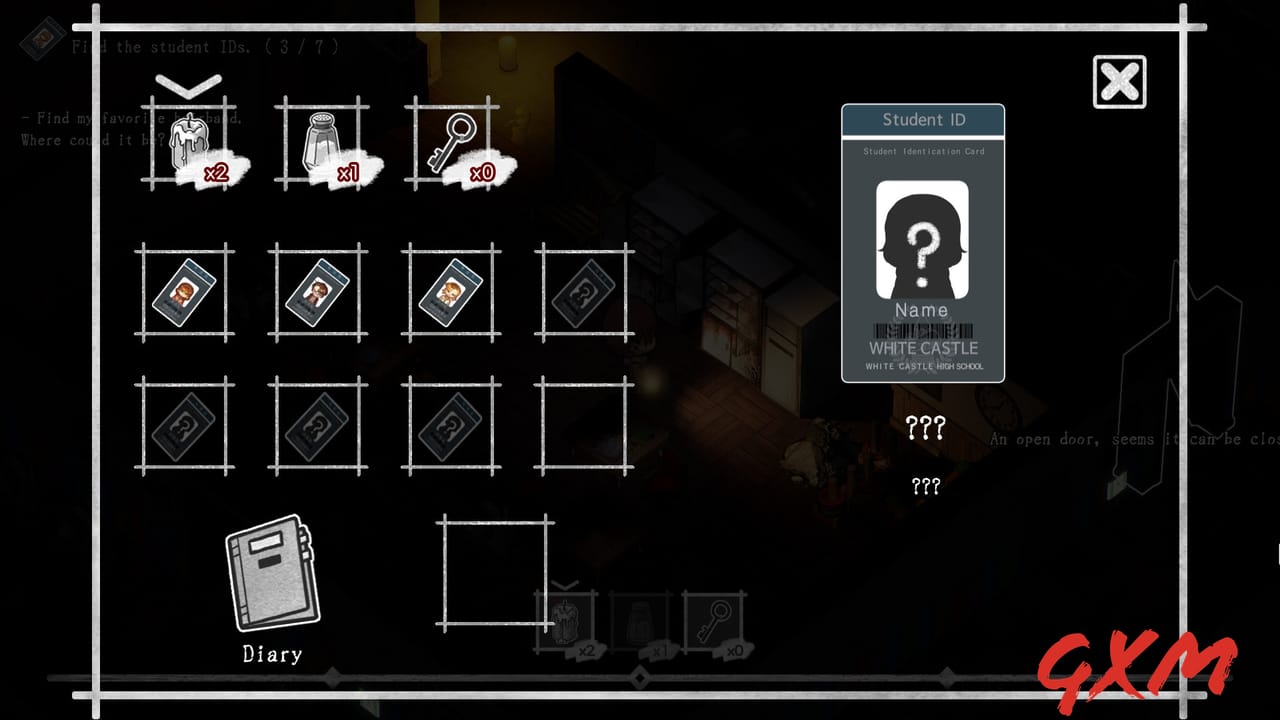Select the third collected student ID card
This screenshot has height=720, width=1280.
(450, 293)
